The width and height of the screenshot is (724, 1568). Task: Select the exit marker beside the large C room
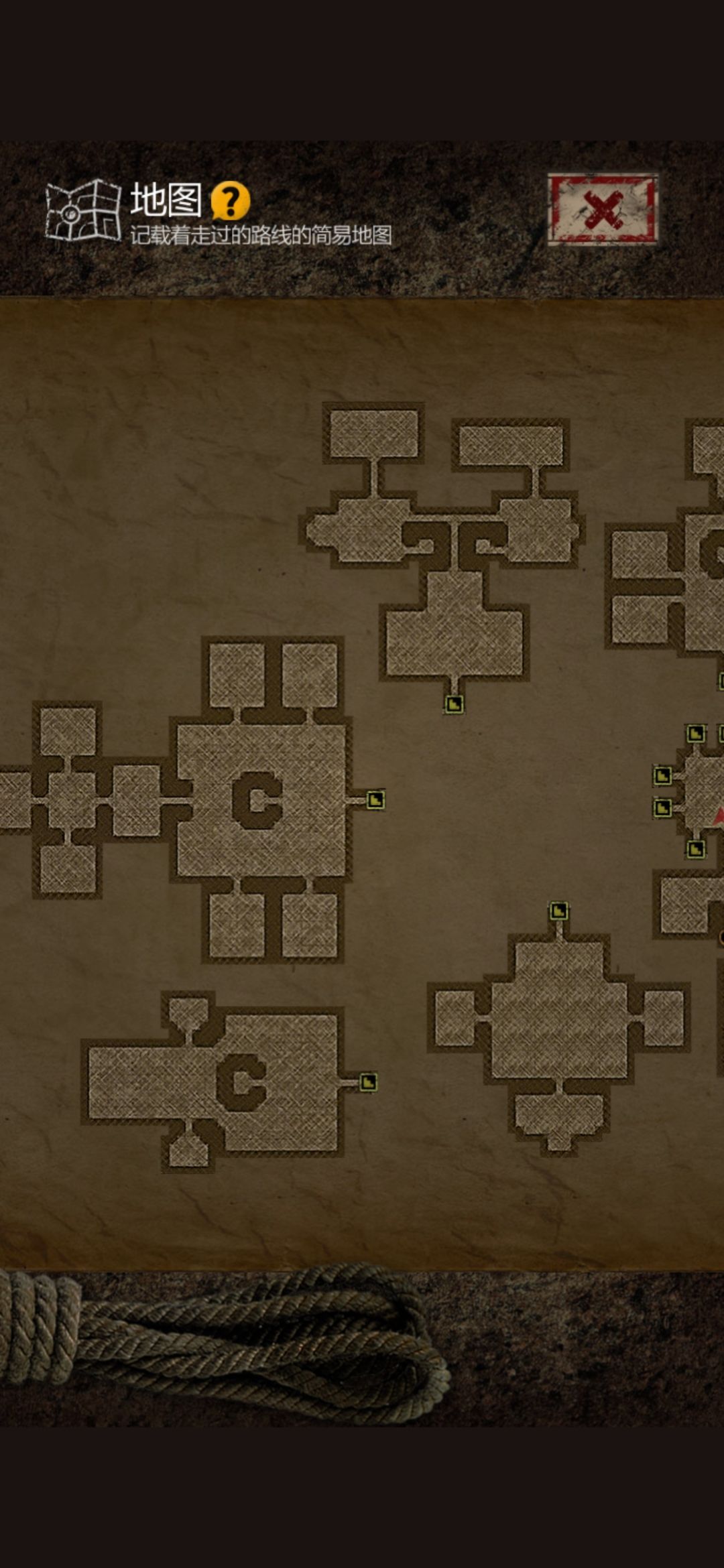(375, 800)
